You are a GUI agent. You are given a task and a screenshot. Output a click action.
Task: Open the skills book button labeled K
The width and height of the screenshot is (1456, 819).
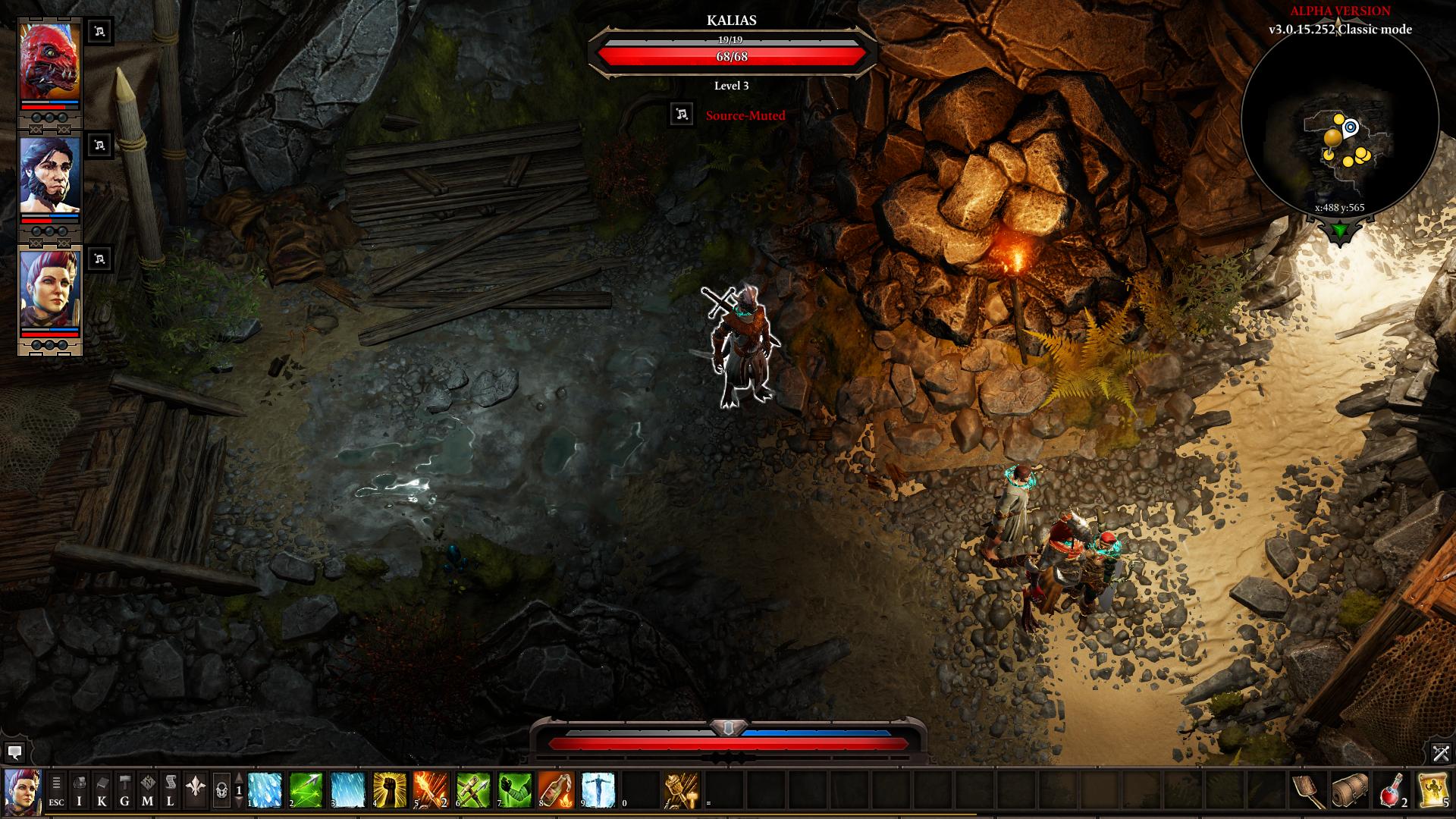click(x=102, y=791)
